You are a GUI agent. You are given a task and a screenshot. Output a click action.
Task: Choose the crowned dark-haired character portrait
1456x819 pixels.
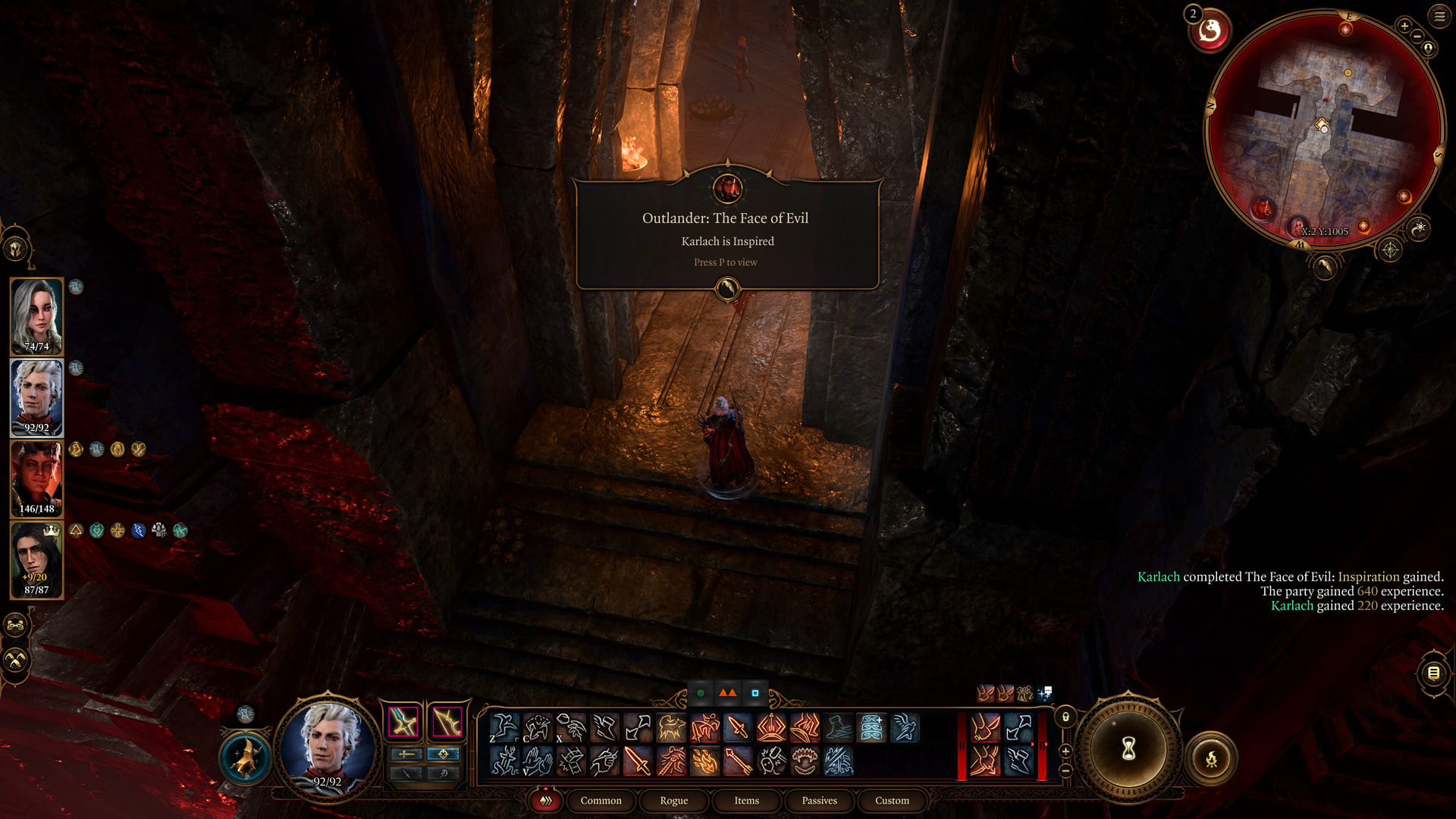[x=36, y=560]
